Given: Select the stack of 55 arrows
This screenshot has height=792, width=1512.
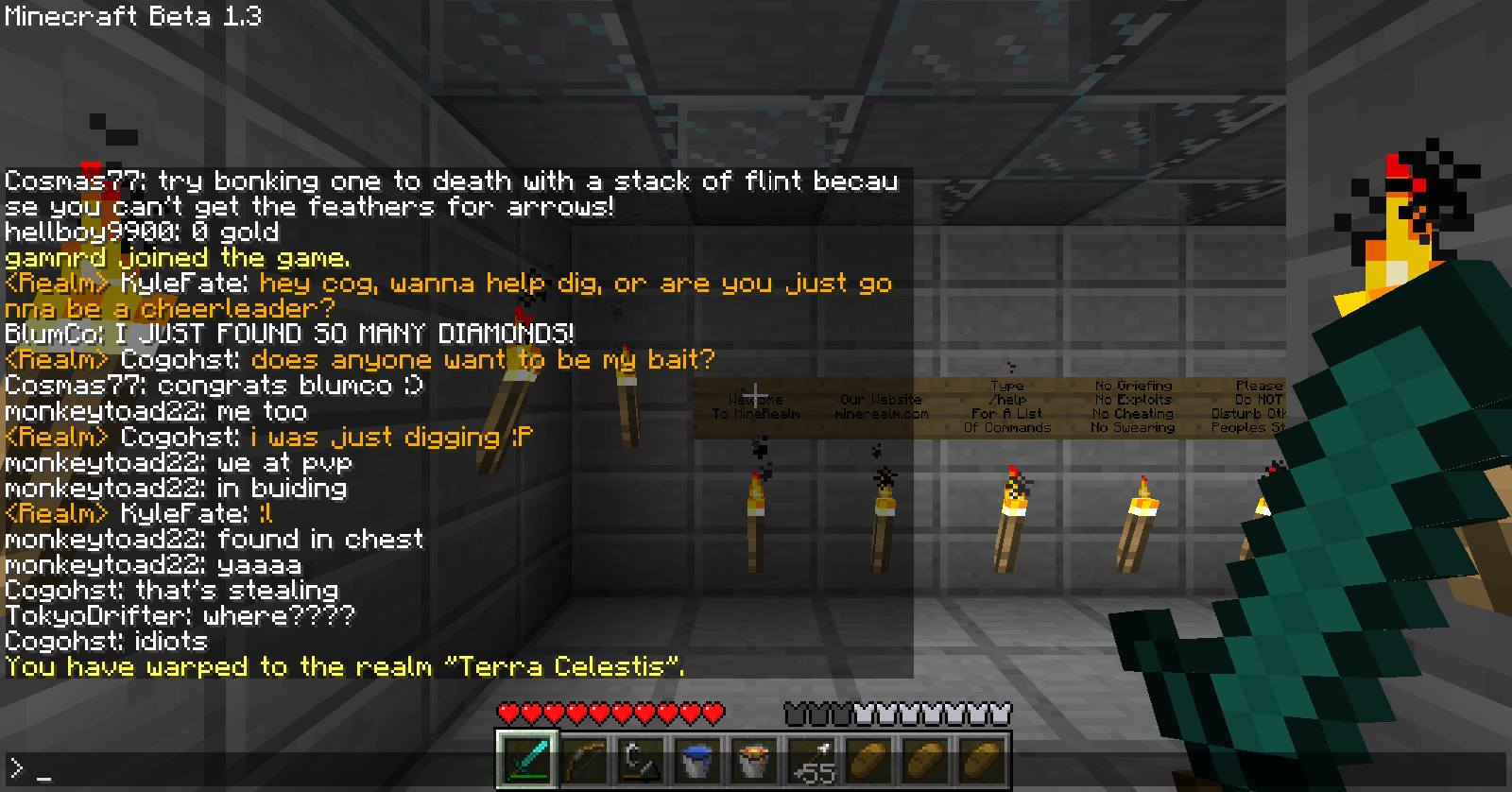Looking at the screenshot, I should [812, 760].
